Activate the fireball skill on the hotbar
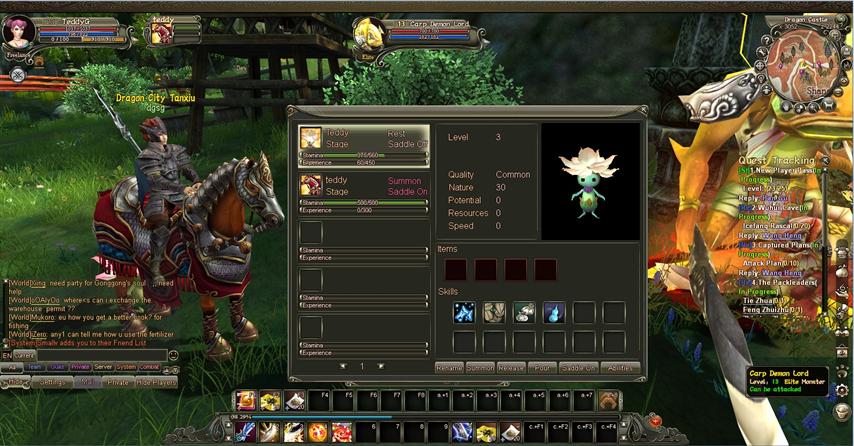Viewport: 854px width, 446px height. coord(318,432)
